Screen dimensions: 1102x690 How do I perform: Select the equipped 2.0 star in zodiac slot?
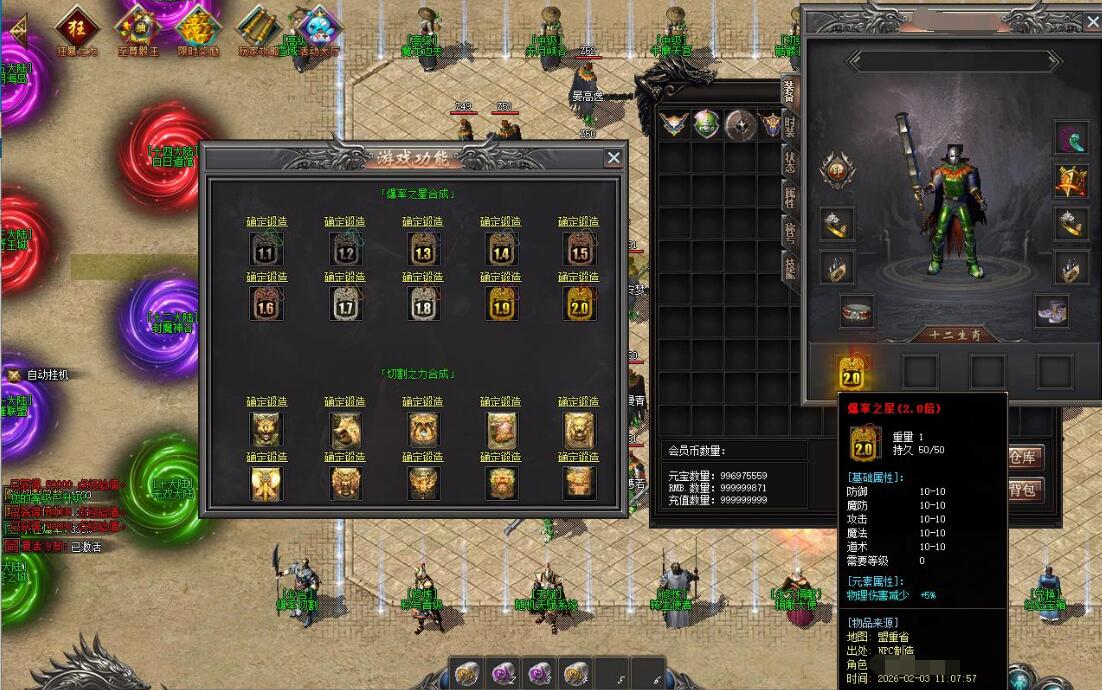[852, 371]
